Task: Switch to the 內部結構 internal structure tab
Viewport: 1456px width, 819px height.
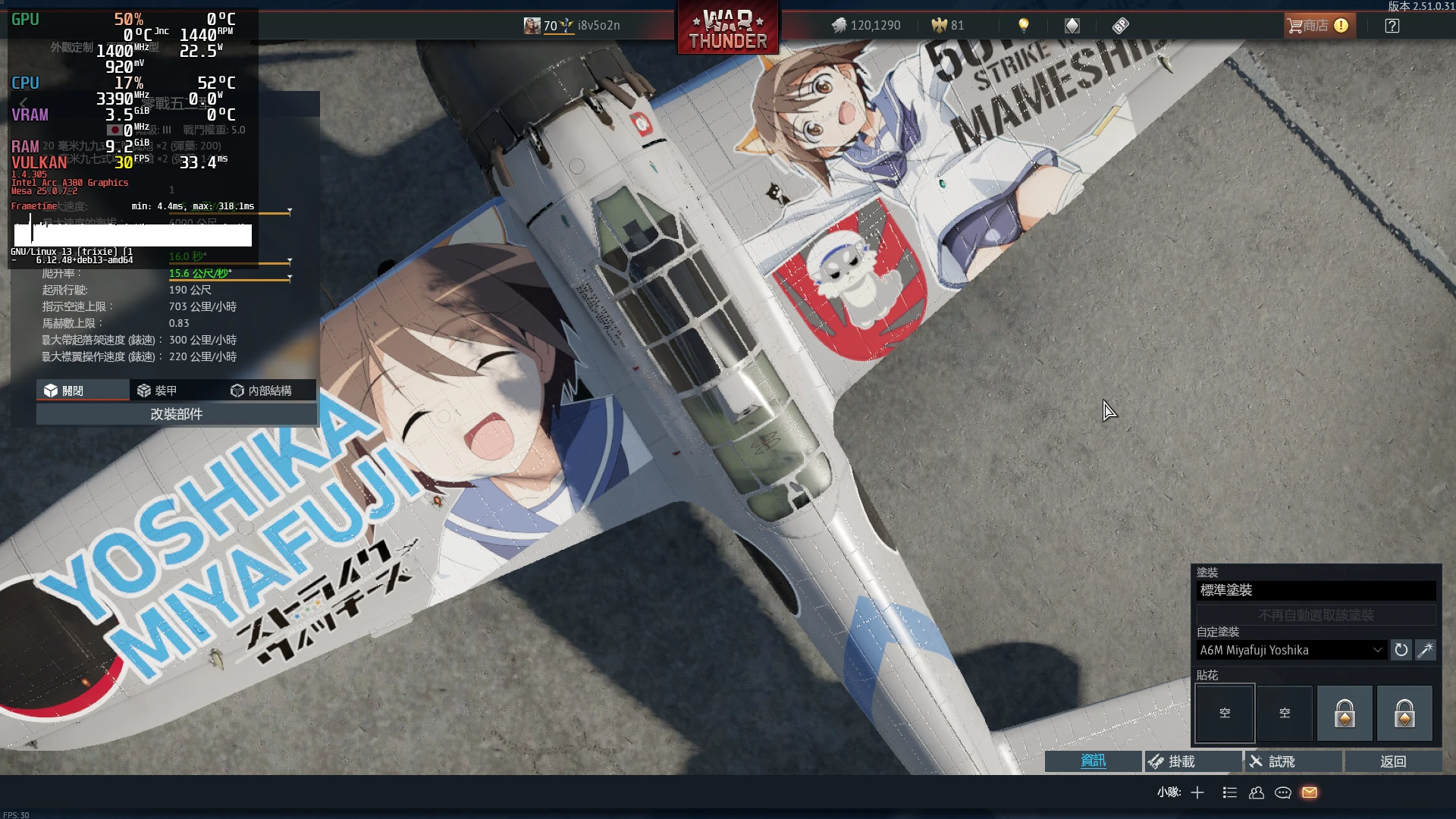Action: click(262, 391)
